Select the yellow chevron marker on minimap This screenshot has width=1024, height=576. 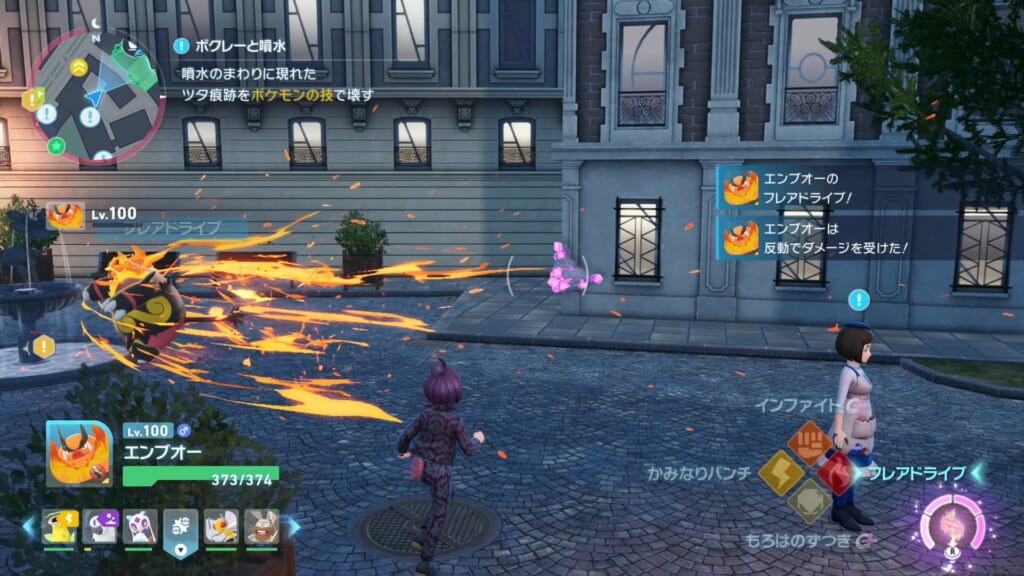point(78,66)
